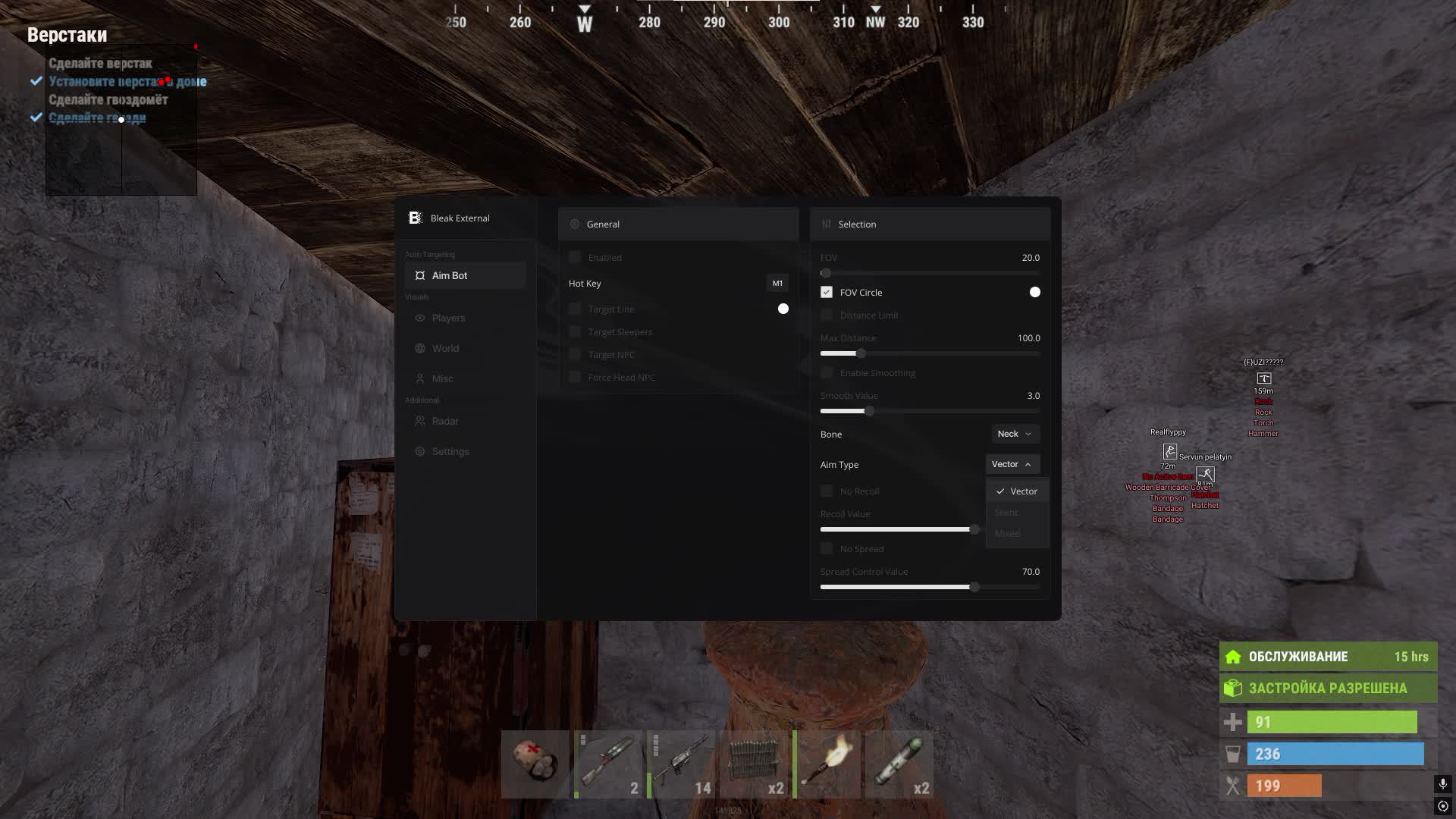Click the M1 hotkey button
The width and height of the screenshot is (1456, 819).
[x=777, y=283]
